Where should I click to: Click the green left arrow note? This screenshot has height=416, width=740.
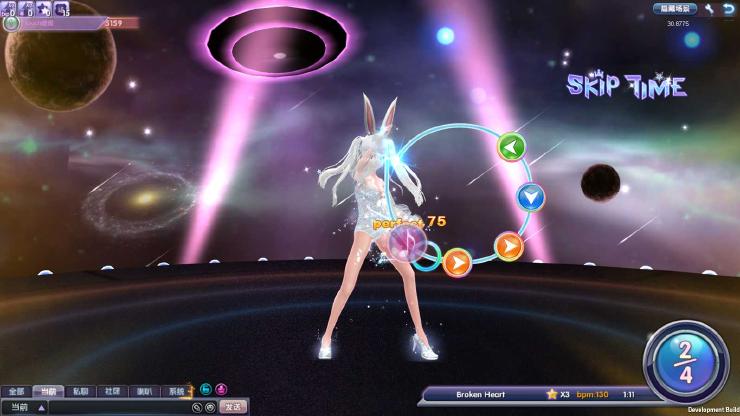click(512, 147)
